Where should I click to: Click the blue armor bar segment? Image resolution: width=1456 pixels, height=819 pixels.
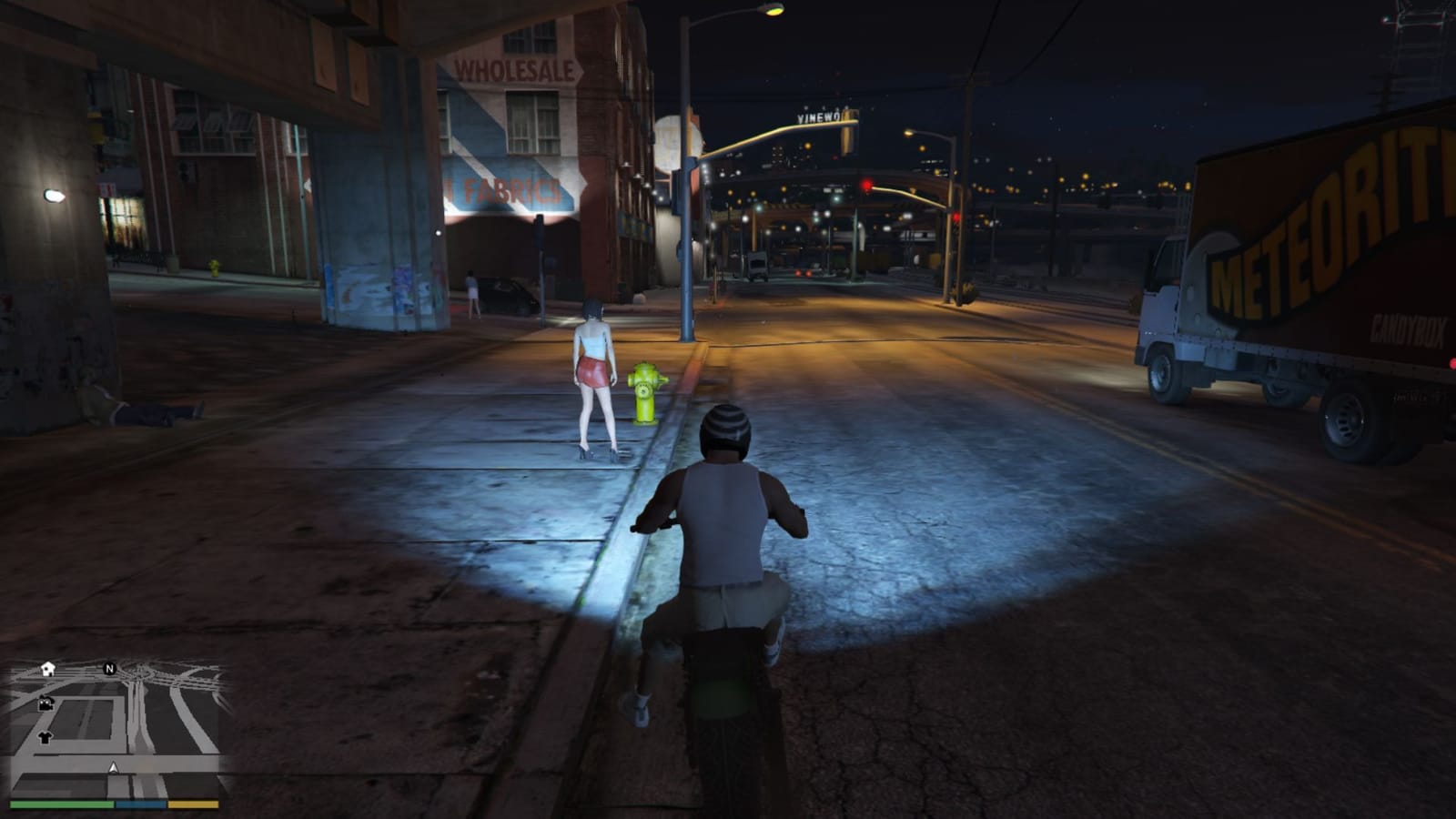[x=139, y=804]
